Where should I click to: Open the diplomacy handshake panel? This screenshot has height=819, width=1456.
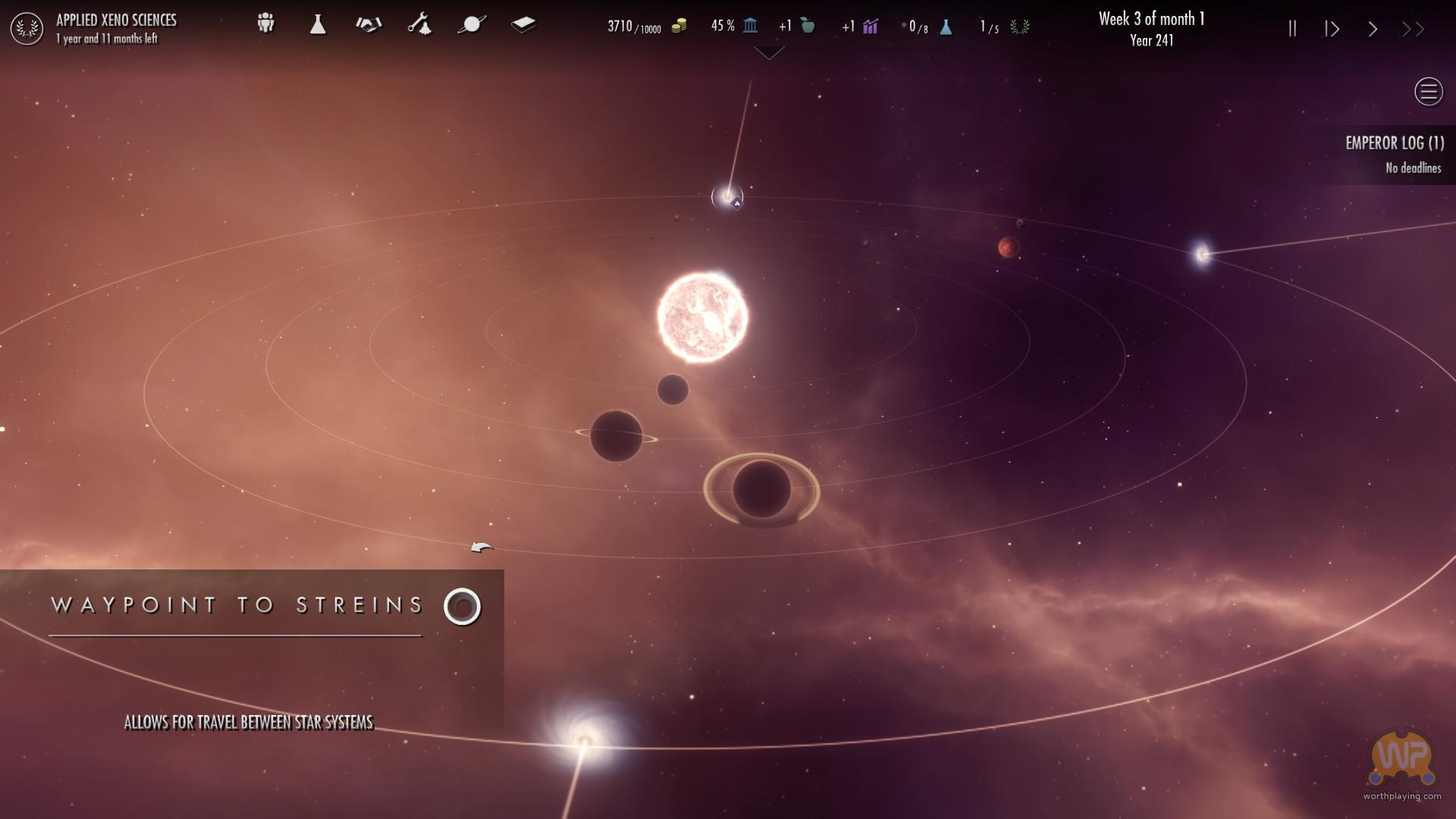pyautogui.click(x=369, y=25)
